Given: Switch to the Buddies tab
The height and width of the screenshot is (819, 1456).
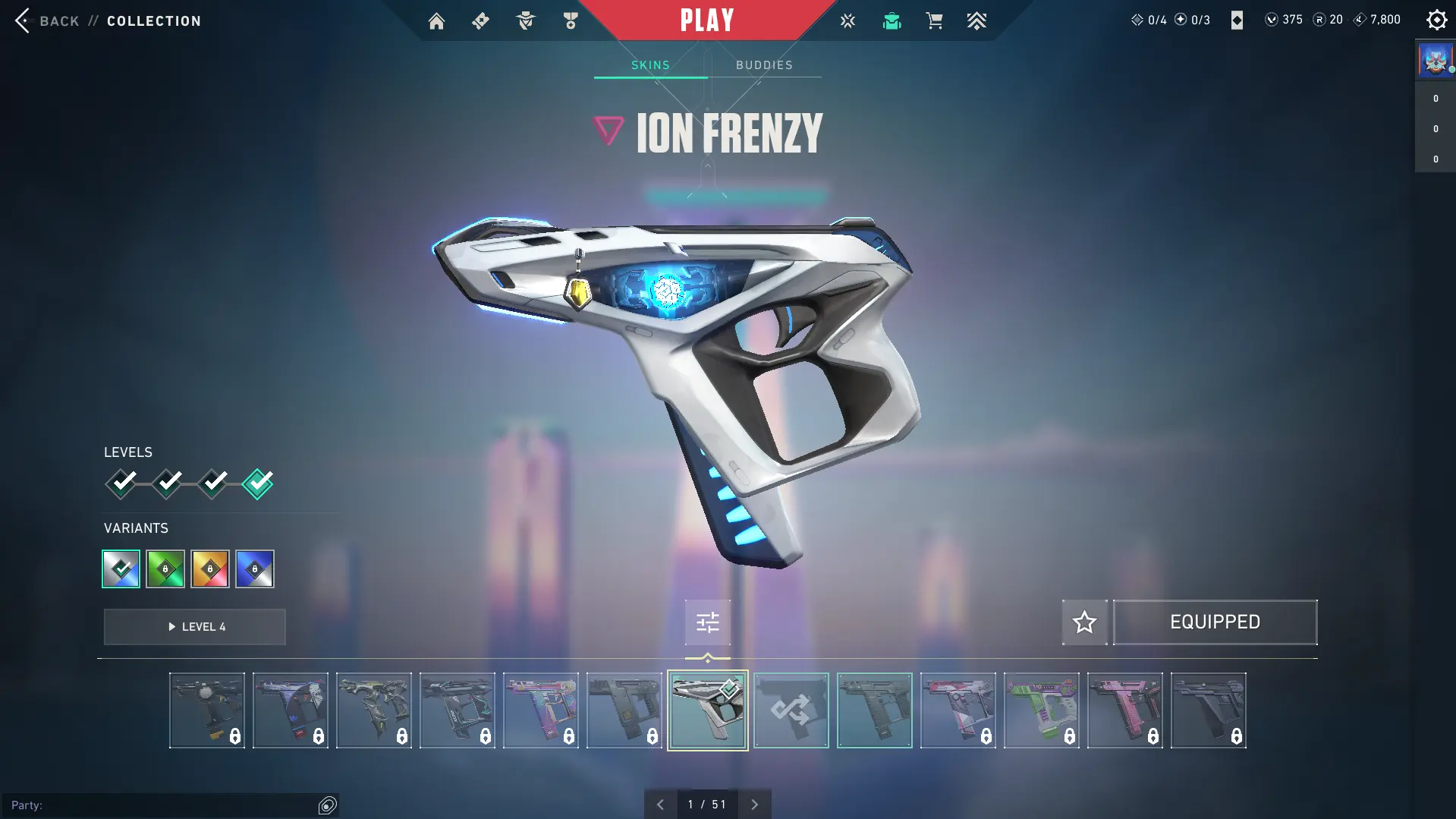Looking at the screenshot, I should [x=764, y=65].
